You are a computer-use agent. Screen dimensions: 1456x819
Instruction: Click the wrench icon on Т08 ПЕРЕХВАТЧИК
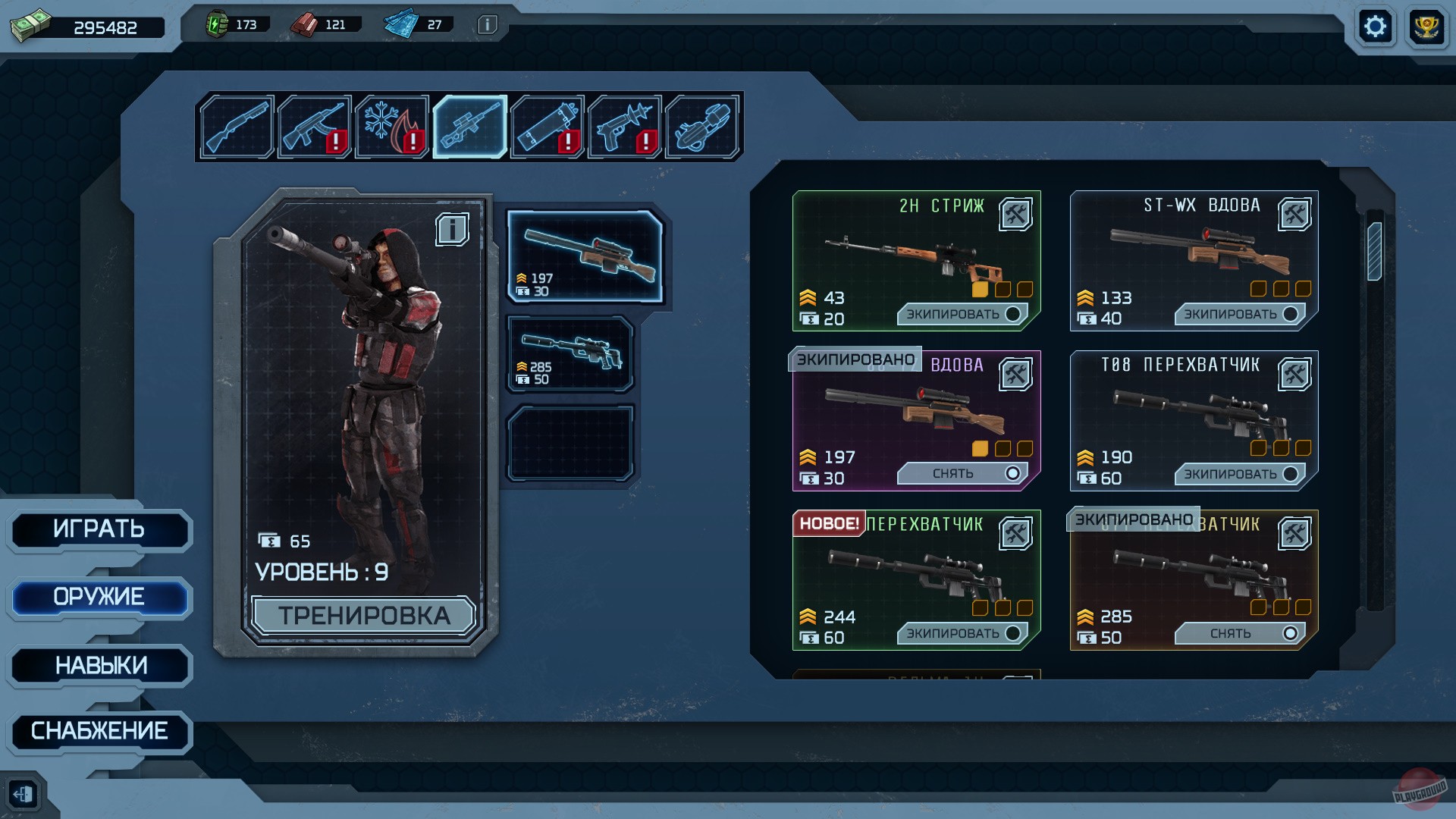[x=1295, y=373]
